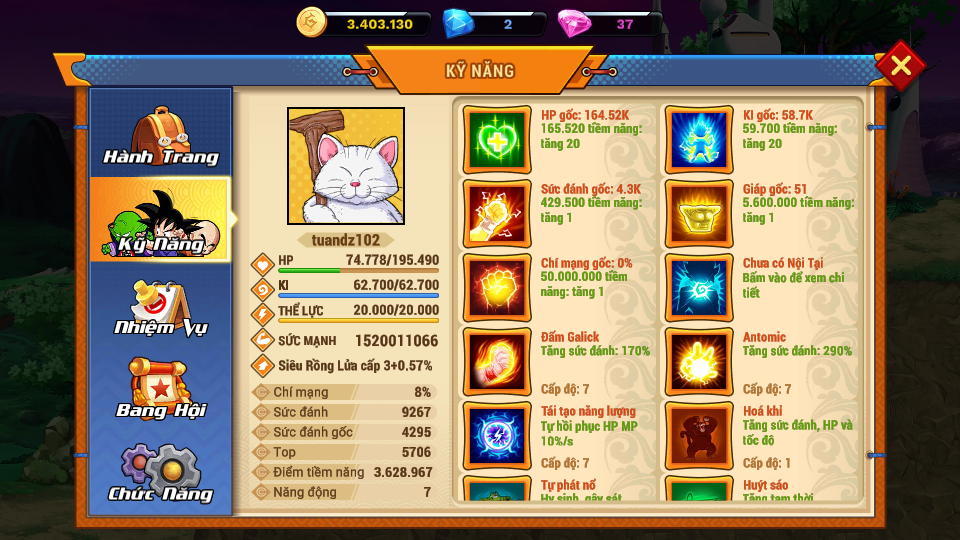This screenshot has width=960, height=540.
Task: Open the Chức Năng tab
Action: (161, 474)
